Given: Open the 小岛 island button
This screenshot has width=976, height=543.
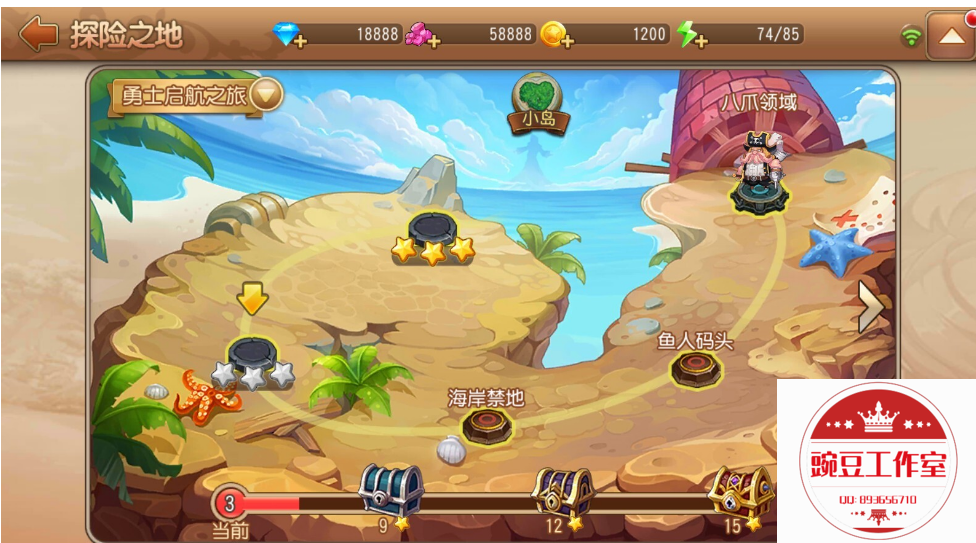Looking at the screenshot, I should 538,104.
